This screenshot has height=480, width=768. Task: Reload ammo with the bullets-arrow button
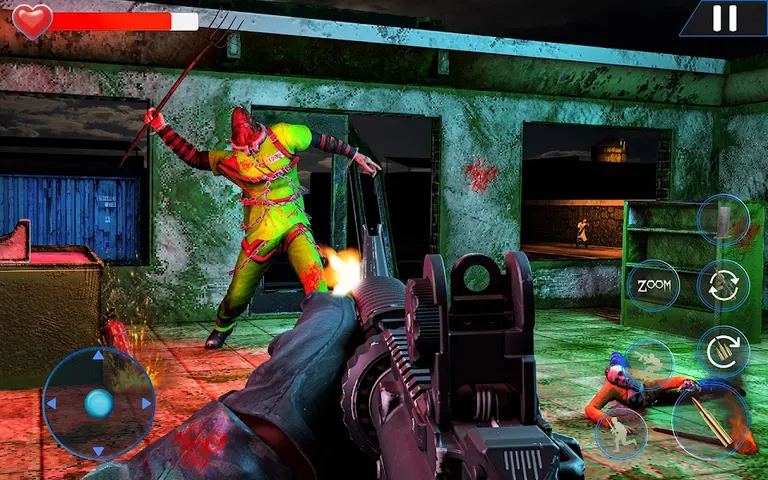click(x=723, y=349)
